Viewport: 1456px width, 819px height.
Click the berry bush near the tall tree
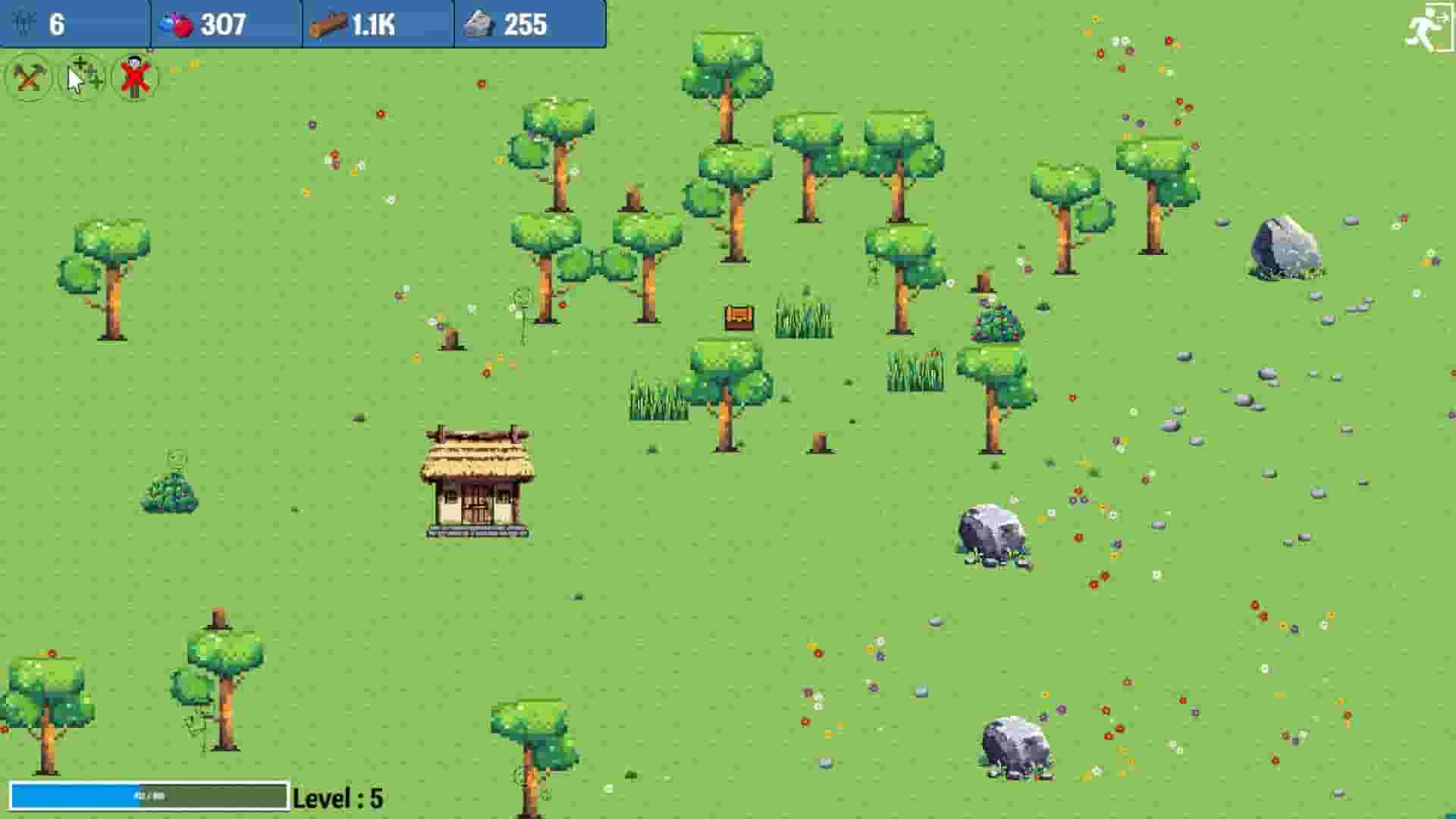(x=995, y=322)
